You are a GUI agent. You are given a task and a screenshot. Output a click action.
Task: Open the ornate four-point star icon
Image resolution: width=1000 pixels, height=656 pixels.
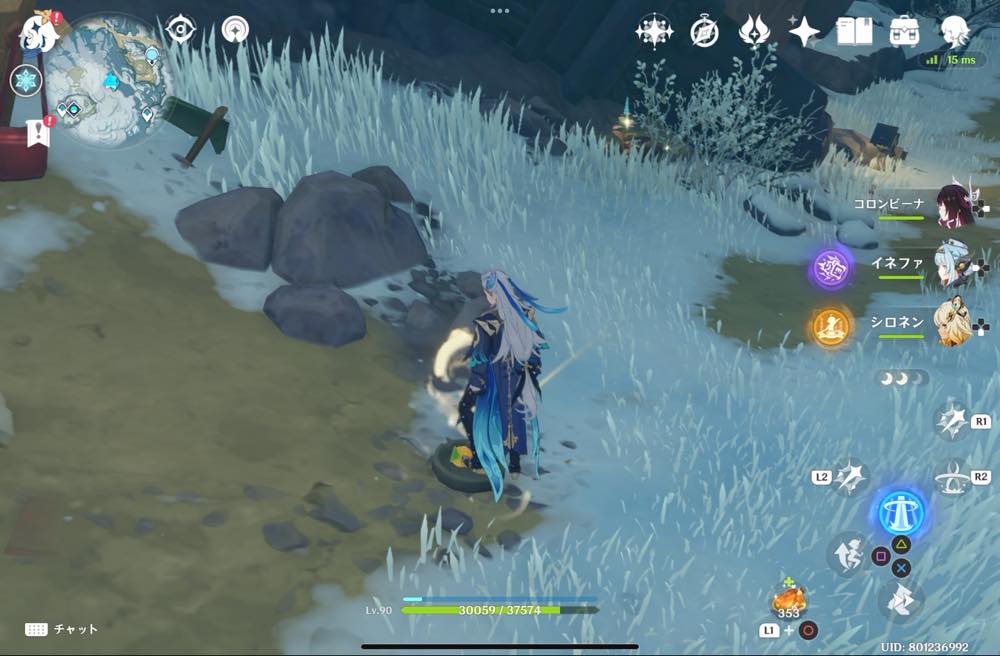(653, 32)
